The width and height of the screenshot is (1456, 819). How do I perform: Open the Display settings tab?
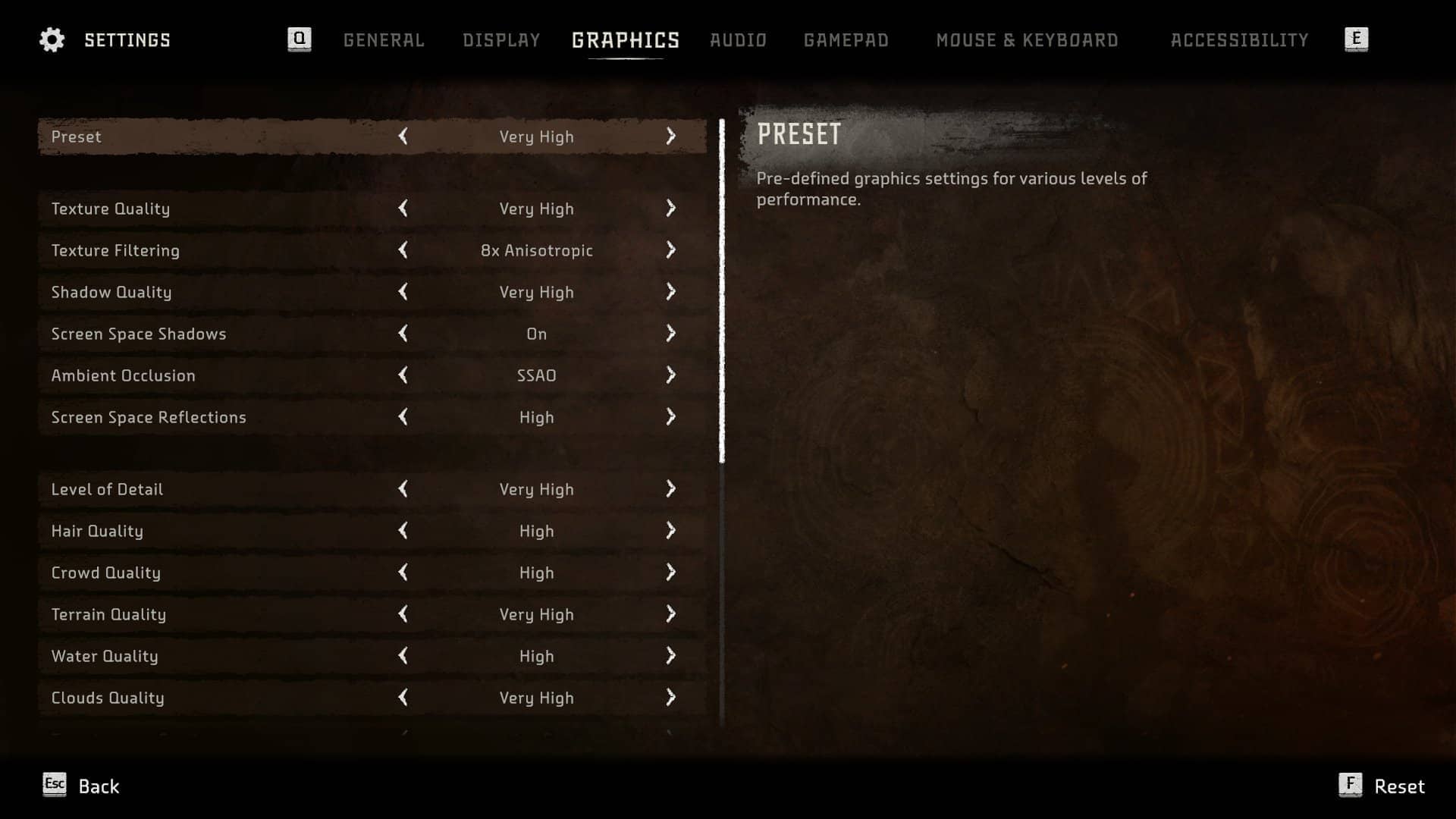(501, 40)
